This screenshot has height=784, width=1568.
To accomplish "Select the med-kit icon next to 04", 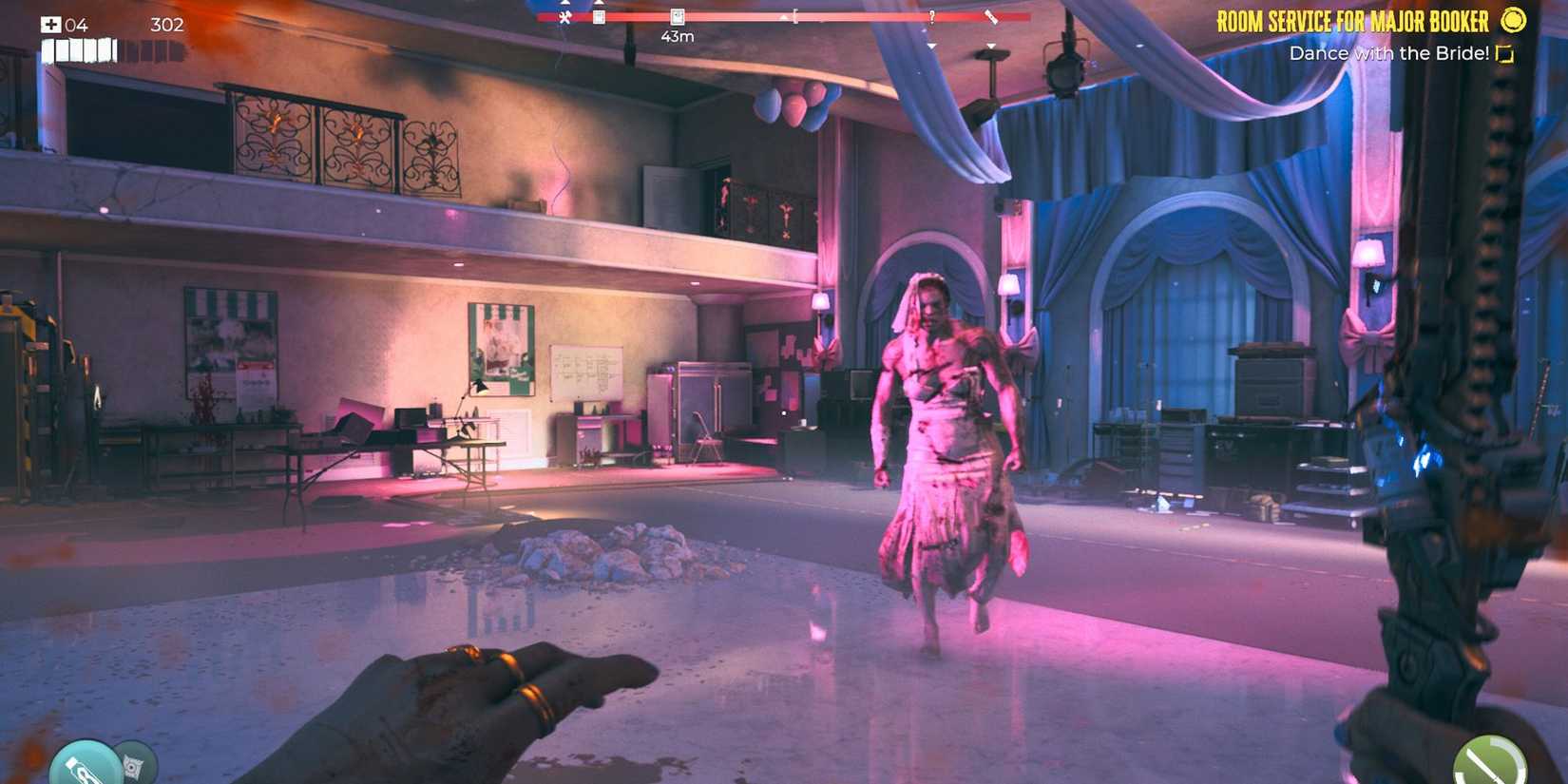I will (x=50, y=24).
